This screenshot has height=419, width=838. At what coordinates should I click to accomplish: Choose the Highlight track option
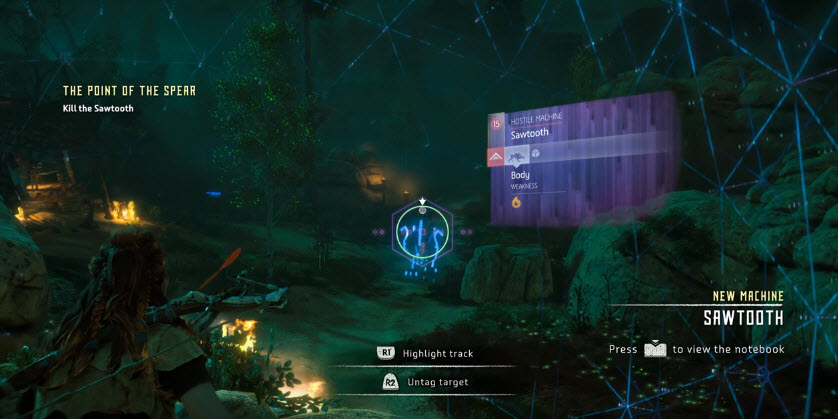point(437,353)
